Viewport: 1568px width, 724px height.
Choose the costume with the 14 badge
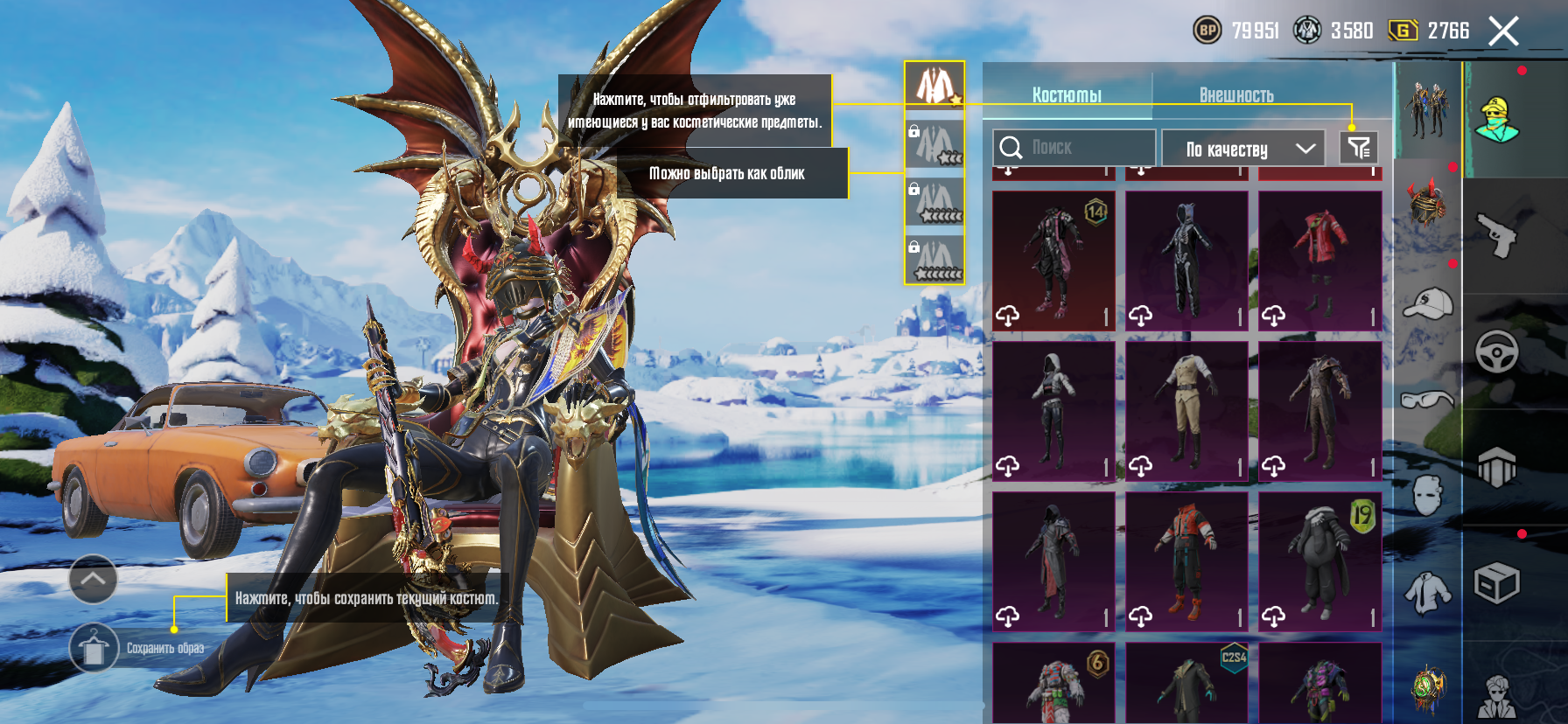pos(1053,261)
